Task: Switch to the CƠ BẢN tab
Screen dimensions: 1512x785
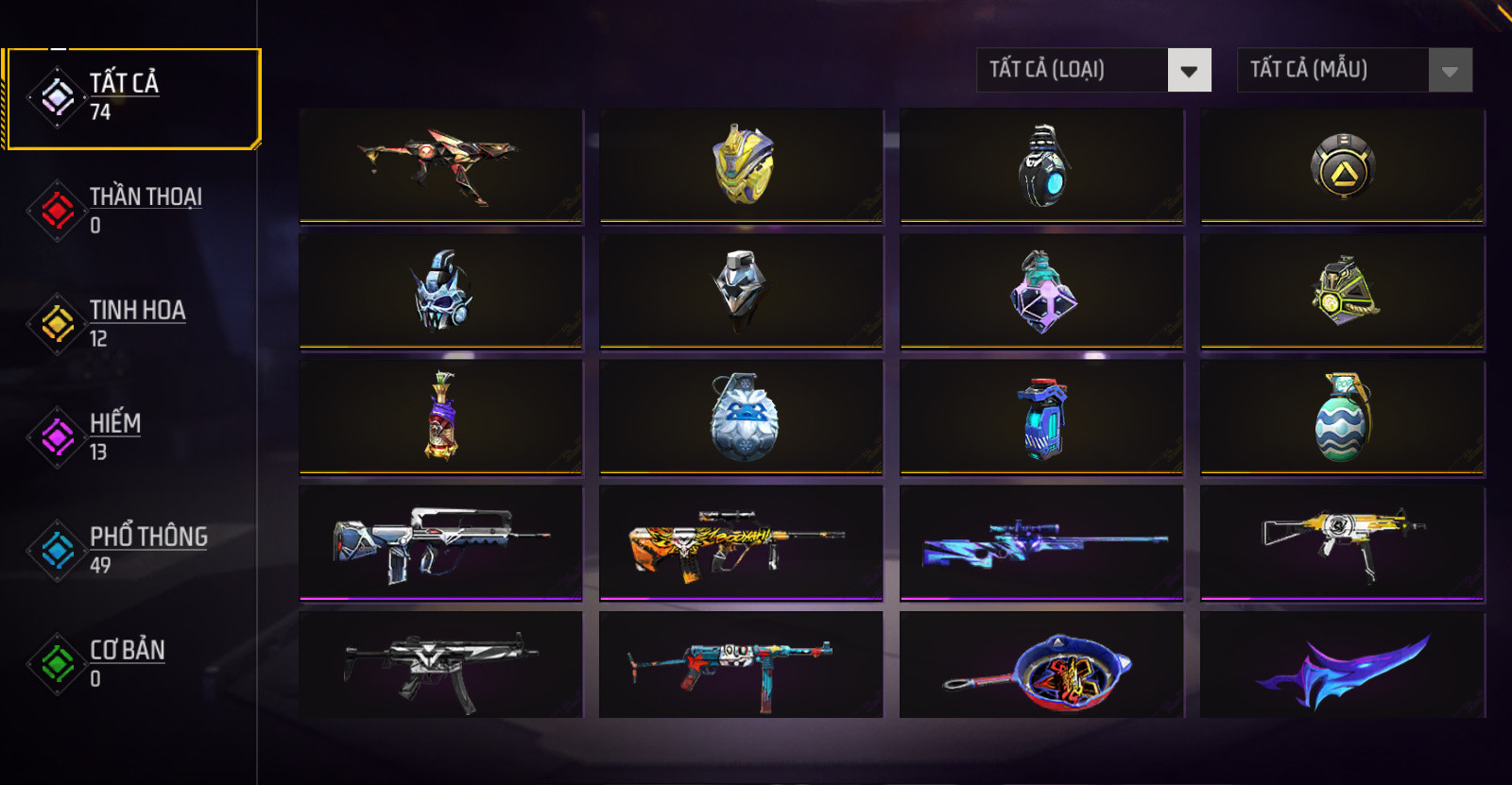Action: click(132, 663)
